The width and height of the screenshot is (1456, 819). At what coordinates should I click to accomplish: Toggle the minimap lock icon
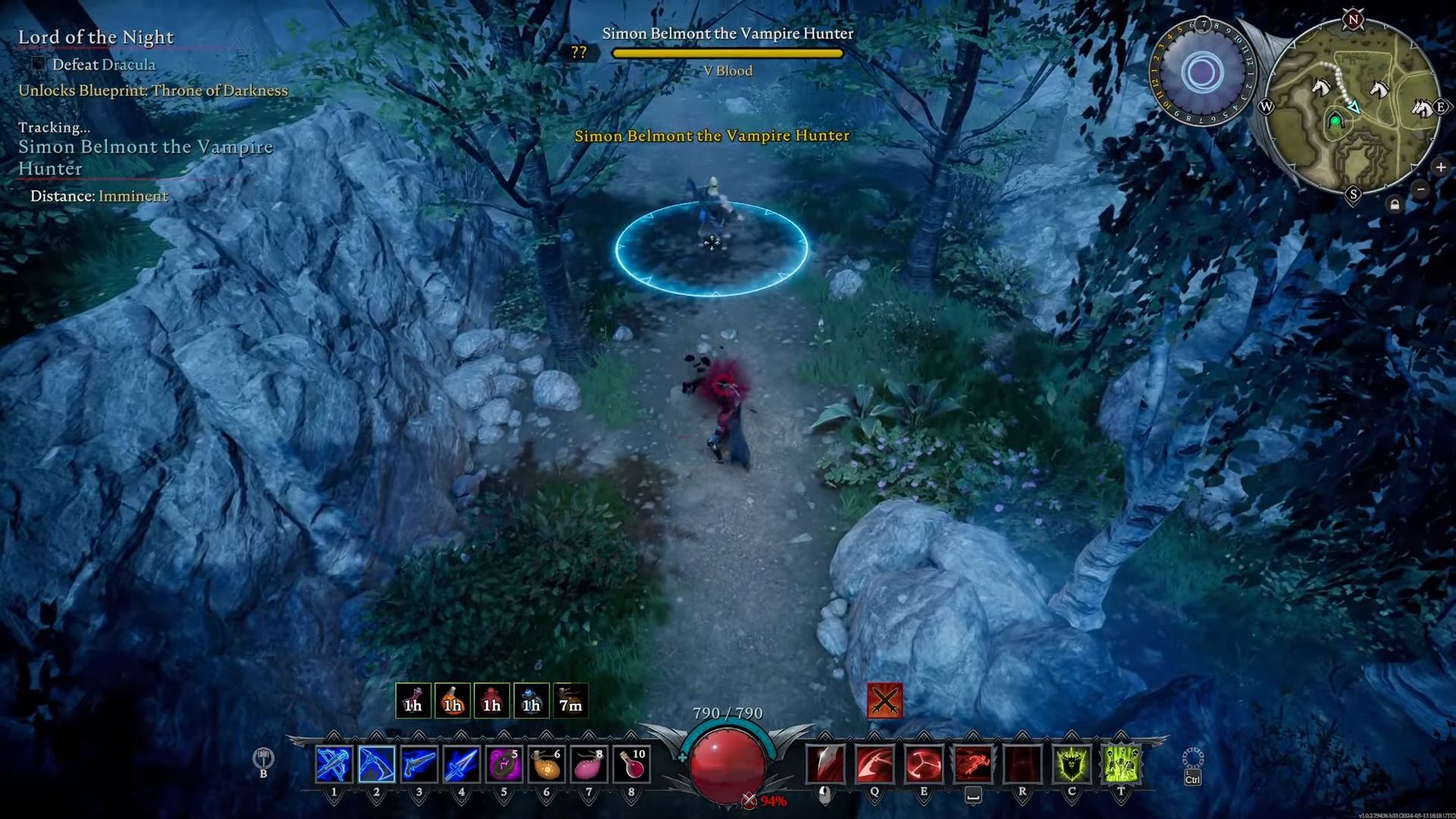click(1395, 205)
